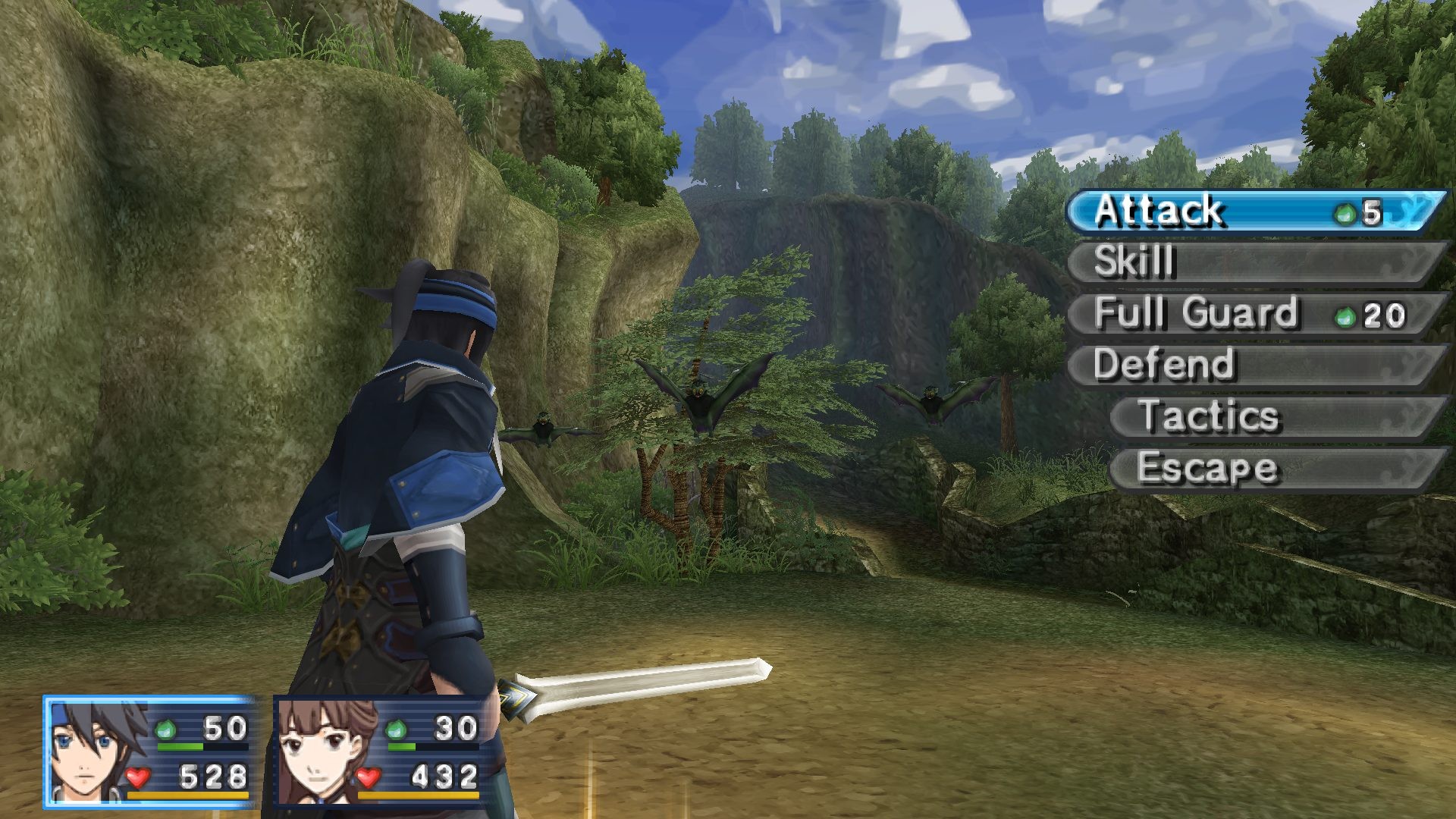Open the Skill menu
This screenshot has width=1456, height=819.
[1251, 262]
